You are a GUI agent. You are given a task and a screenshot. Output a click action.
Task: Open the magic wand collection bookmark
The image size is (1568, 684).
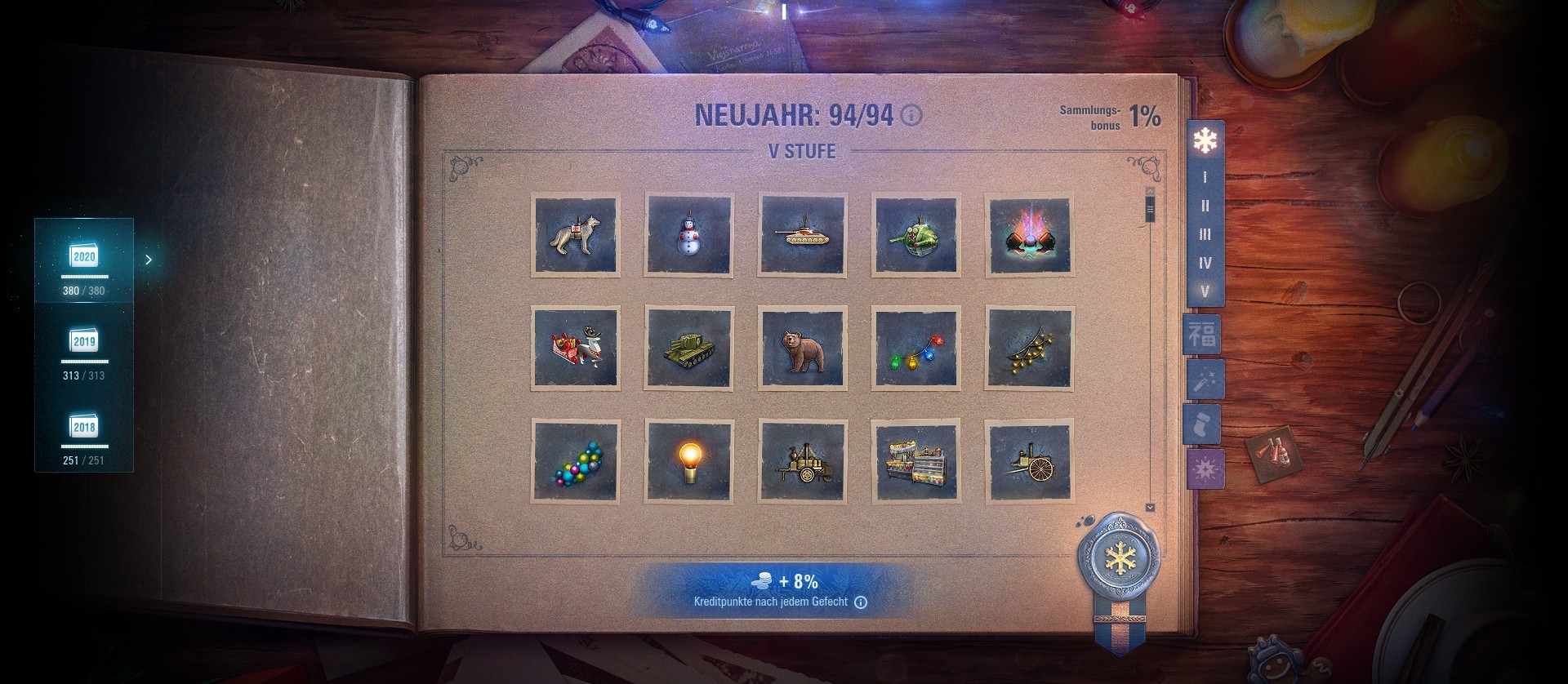click(x=1202, y=380)
